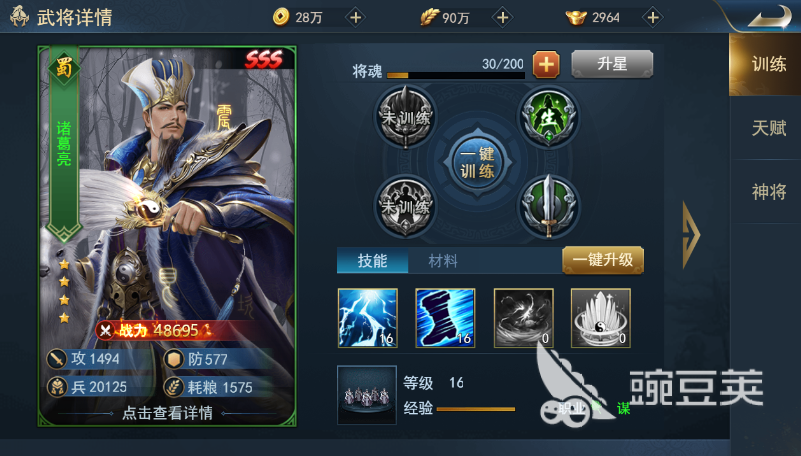Add more gold ingots
The image size is (801, 456).
tap(652, 17)
